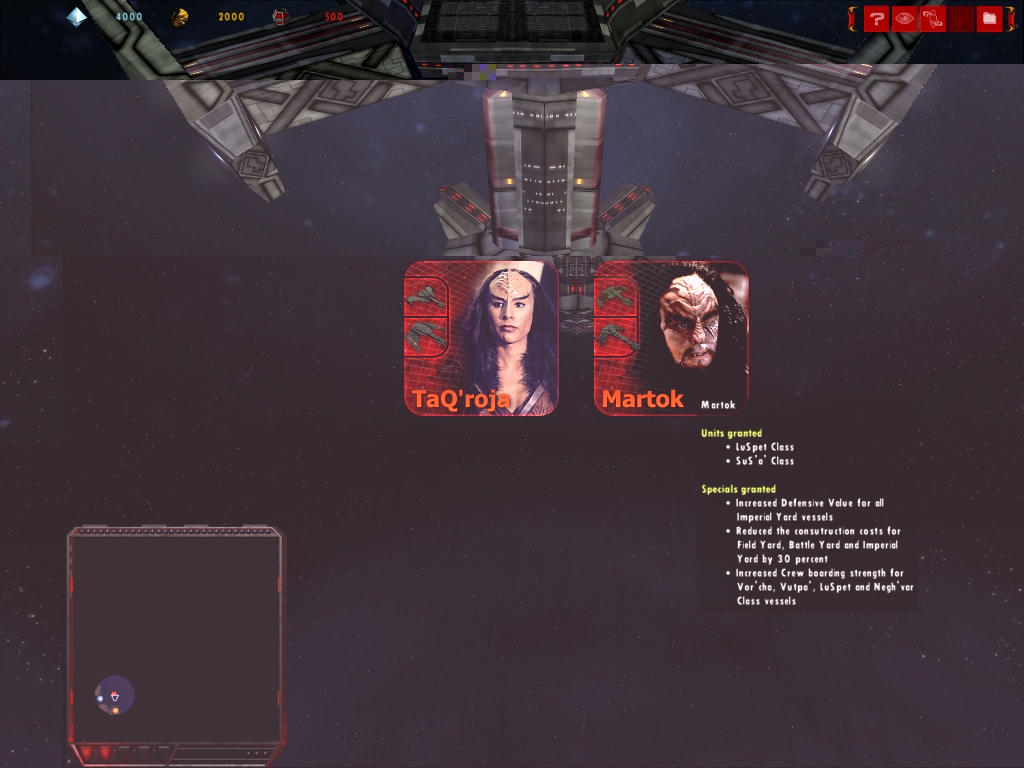Open the folder menu button
Viewport: 1024px width, 768px height.
coord(989,18)
